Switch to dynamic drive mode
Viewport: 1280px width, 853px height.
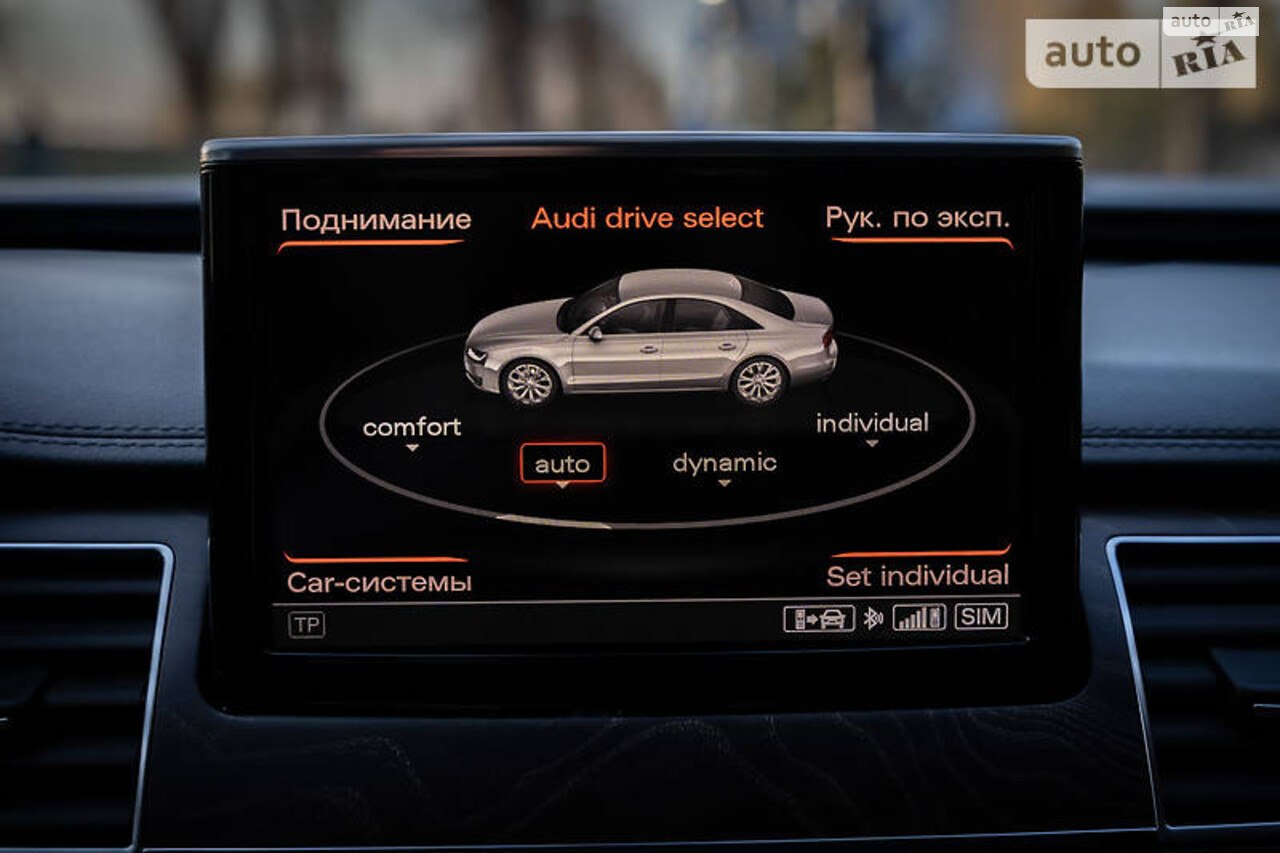pyautogui.click(x=724, y=462)
